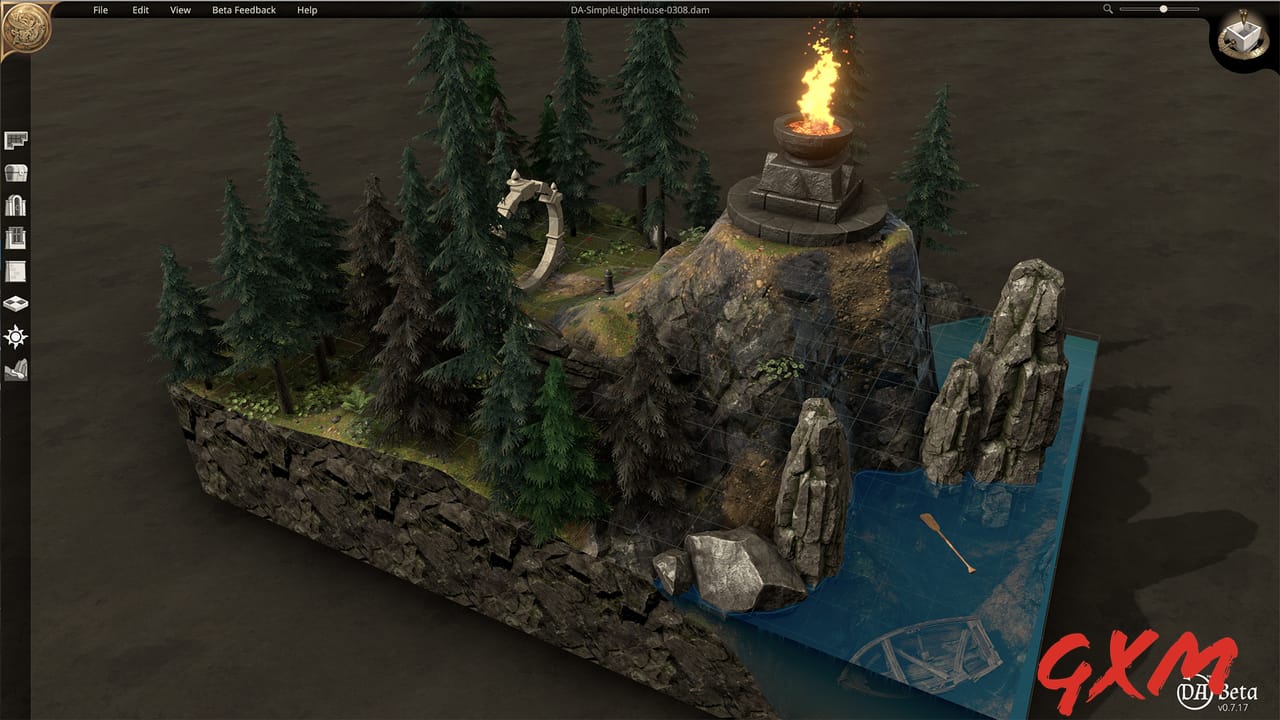Open the Beta Feedback menu
Image resolution: width=1280 pixels, height=720 pixels.
(x=246, y=9)
